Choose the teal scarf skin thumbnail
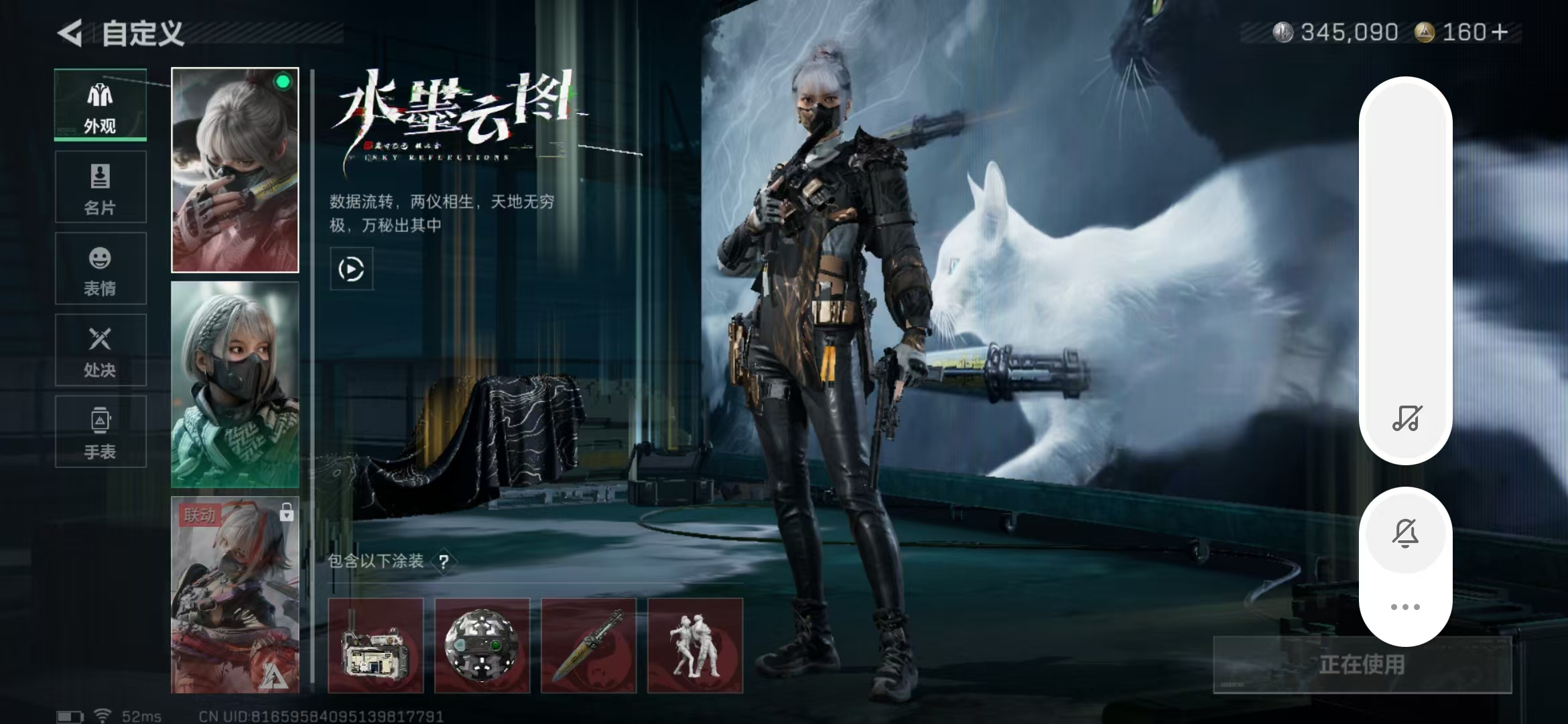Screen dimensions: 1568x724 (235, 385)
